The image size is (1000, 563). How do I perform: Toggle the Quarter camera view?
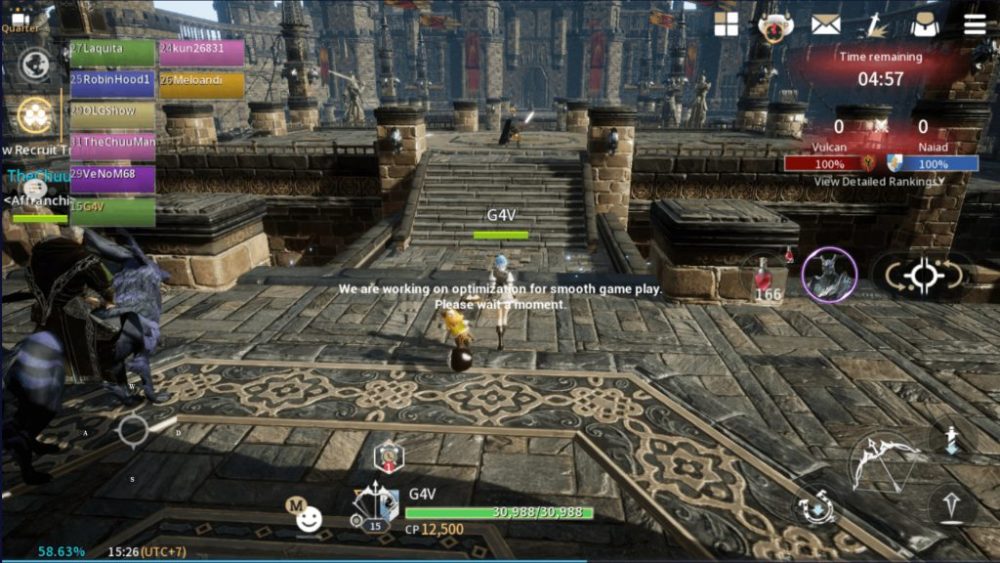[20, 18]
